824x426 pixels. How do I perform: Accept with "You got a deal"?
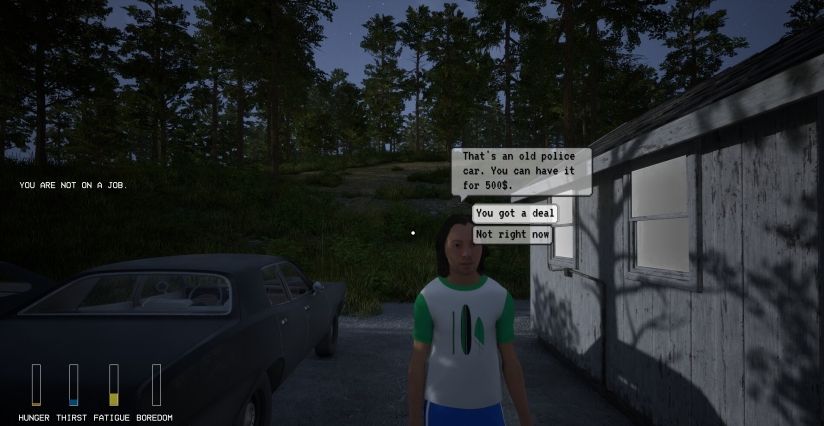[513, 213]
